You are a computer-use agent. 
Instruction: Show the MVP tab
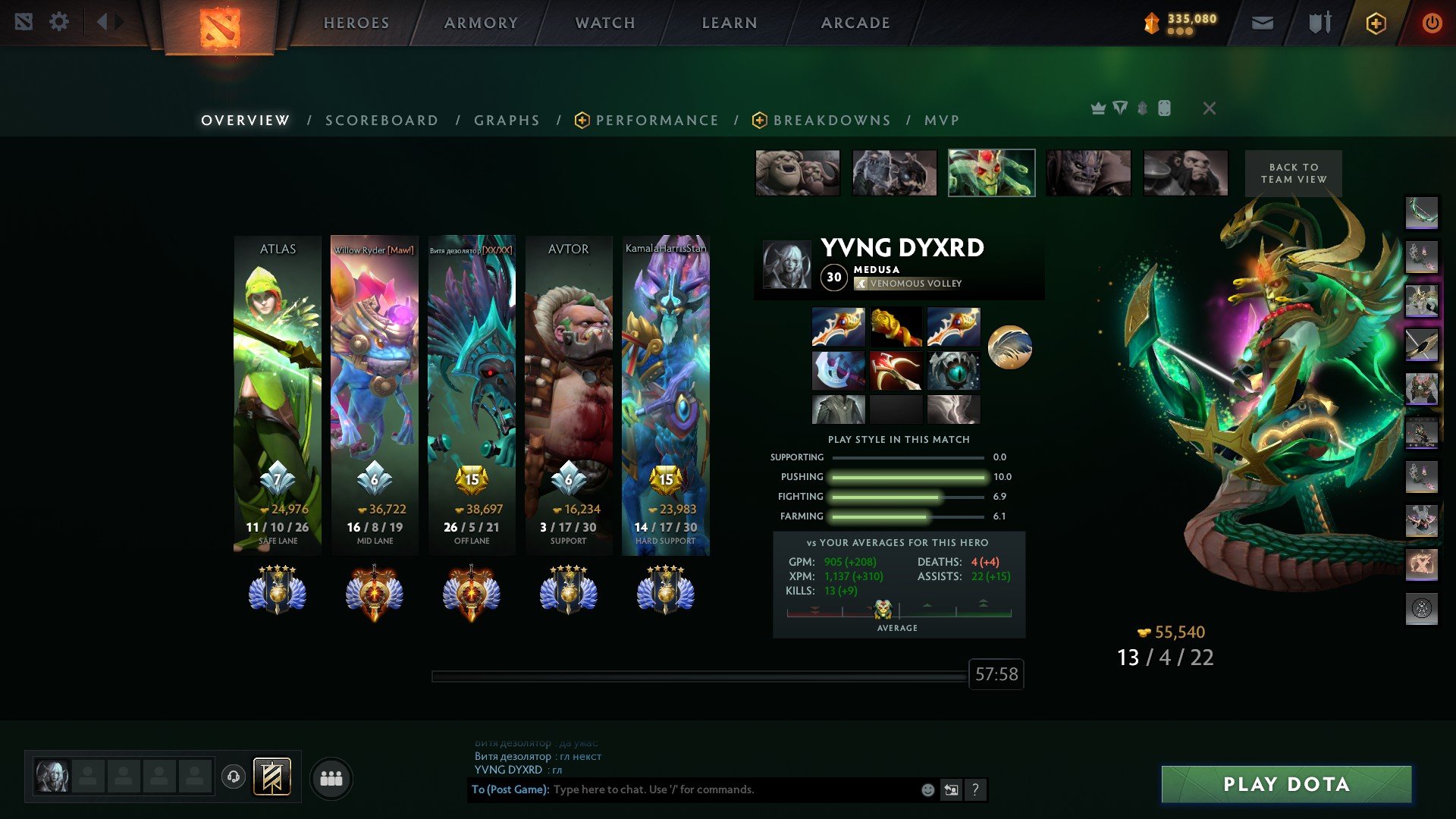click(x=942, y=121)
